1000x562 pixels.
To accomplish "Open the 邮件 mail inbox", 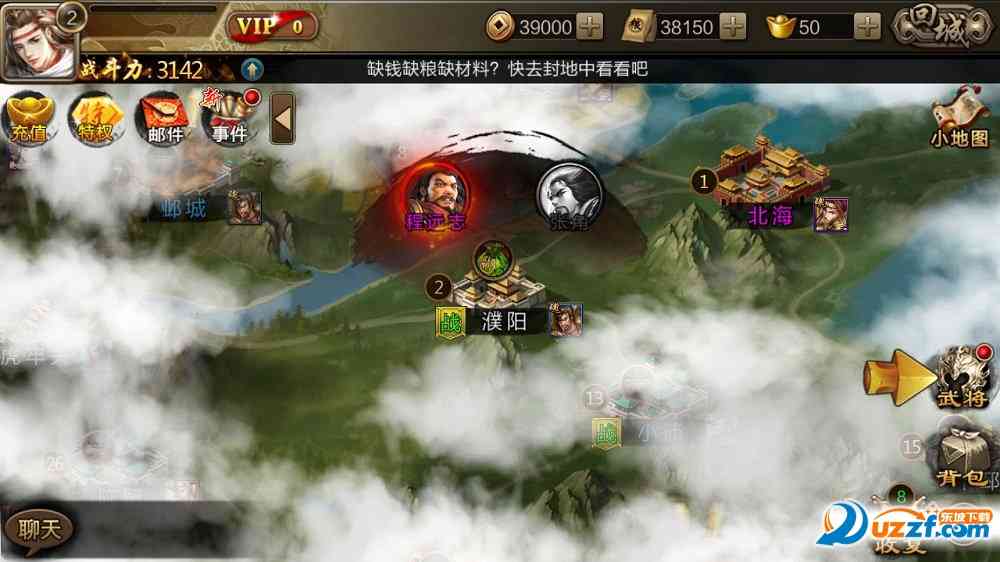I will [165, 118].
